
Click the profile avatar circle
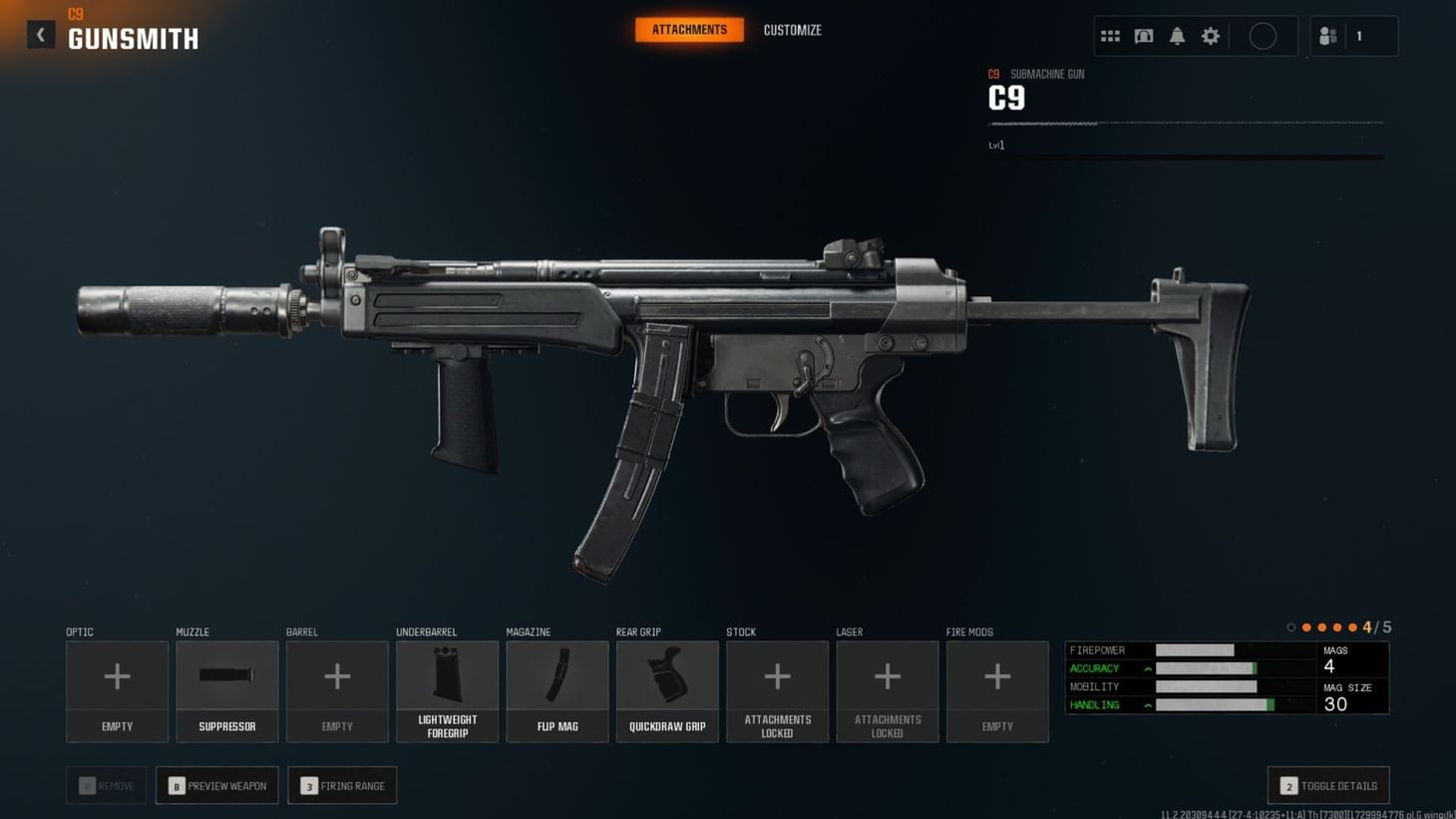tap(1263, 35)
